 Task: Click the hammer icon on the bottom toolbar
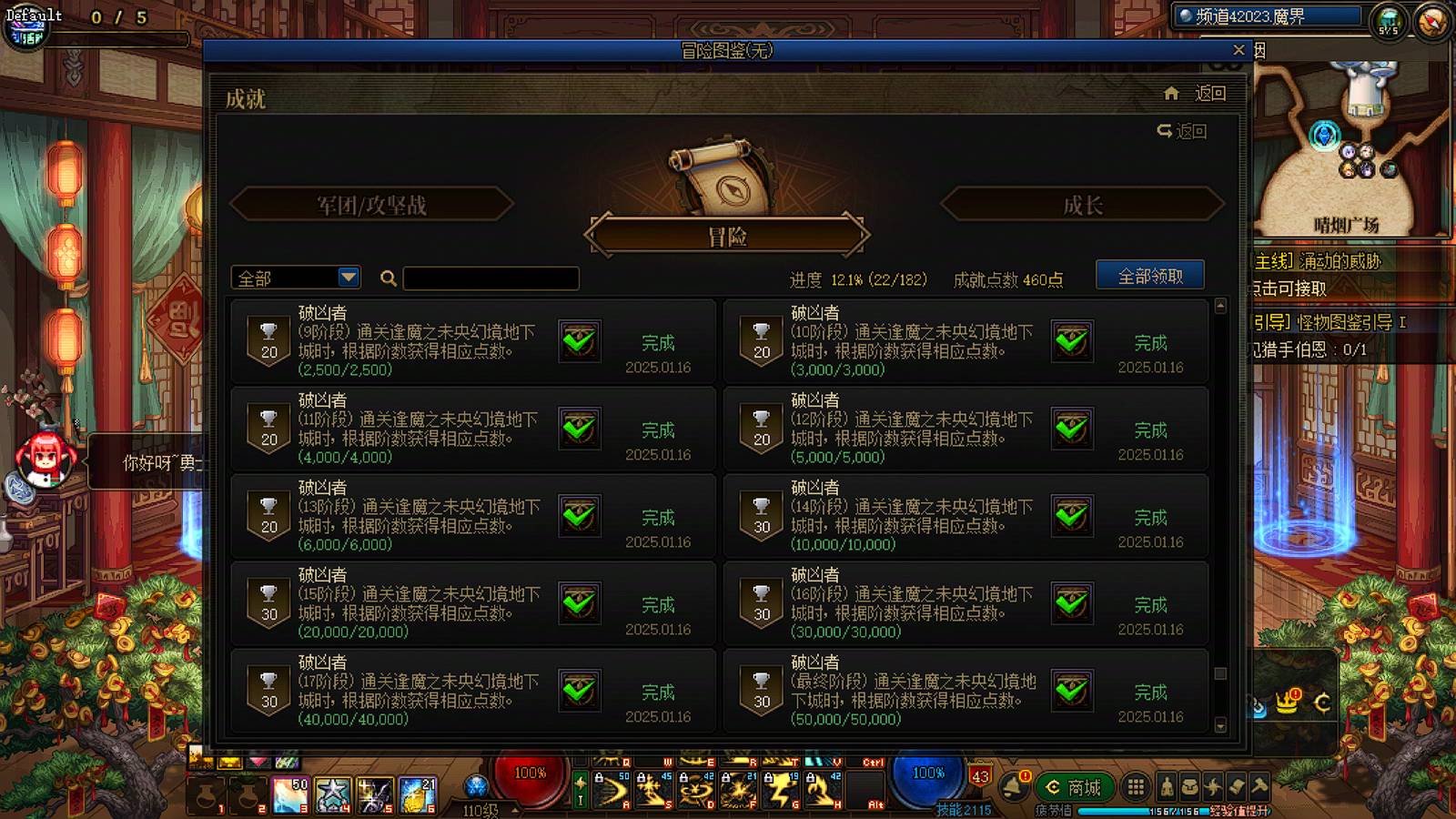pos(1257,787)
